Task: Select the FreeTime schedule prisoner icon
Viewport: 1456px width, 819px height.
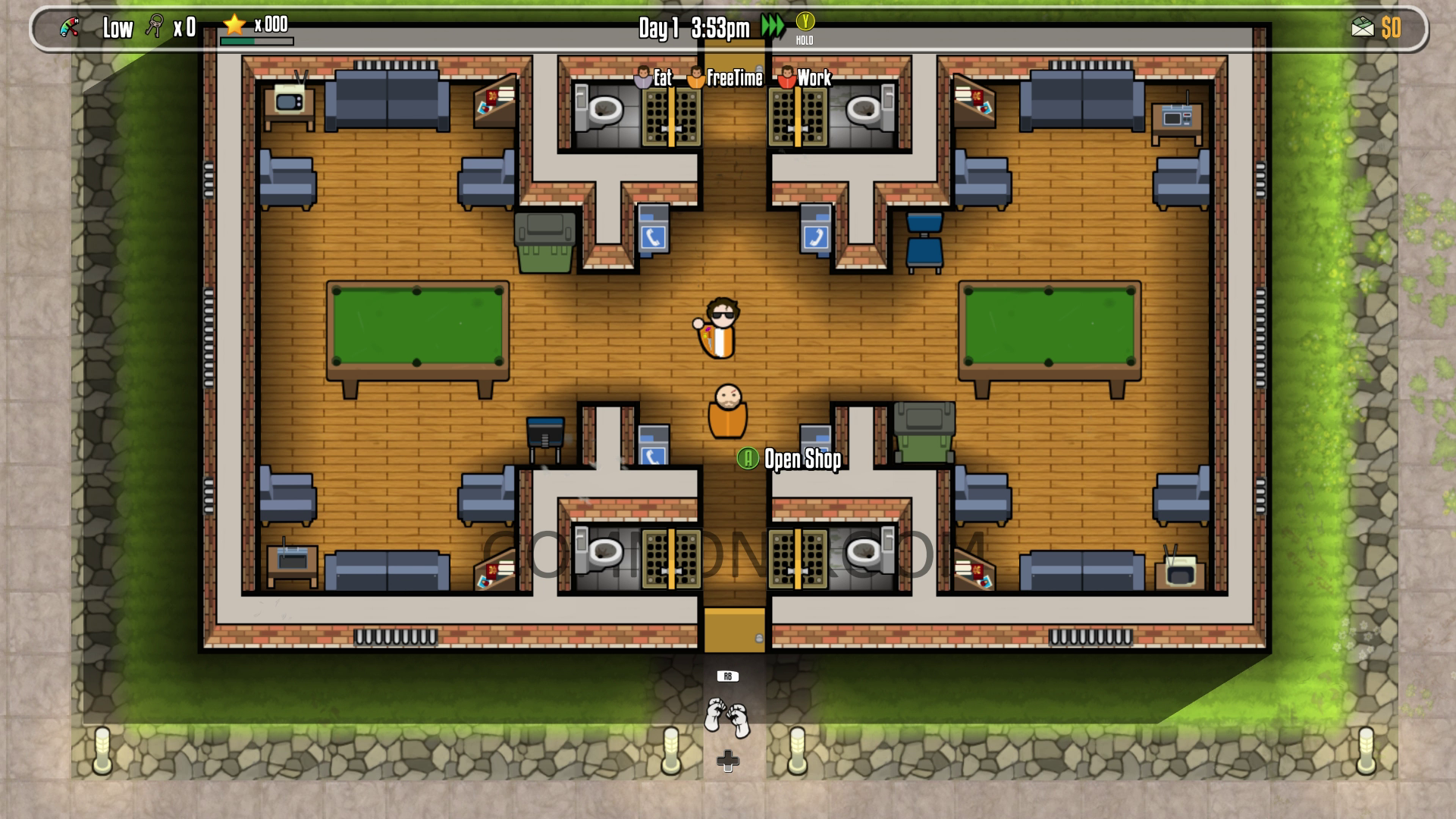Action: pyautogui.click(x=695, y=77)
